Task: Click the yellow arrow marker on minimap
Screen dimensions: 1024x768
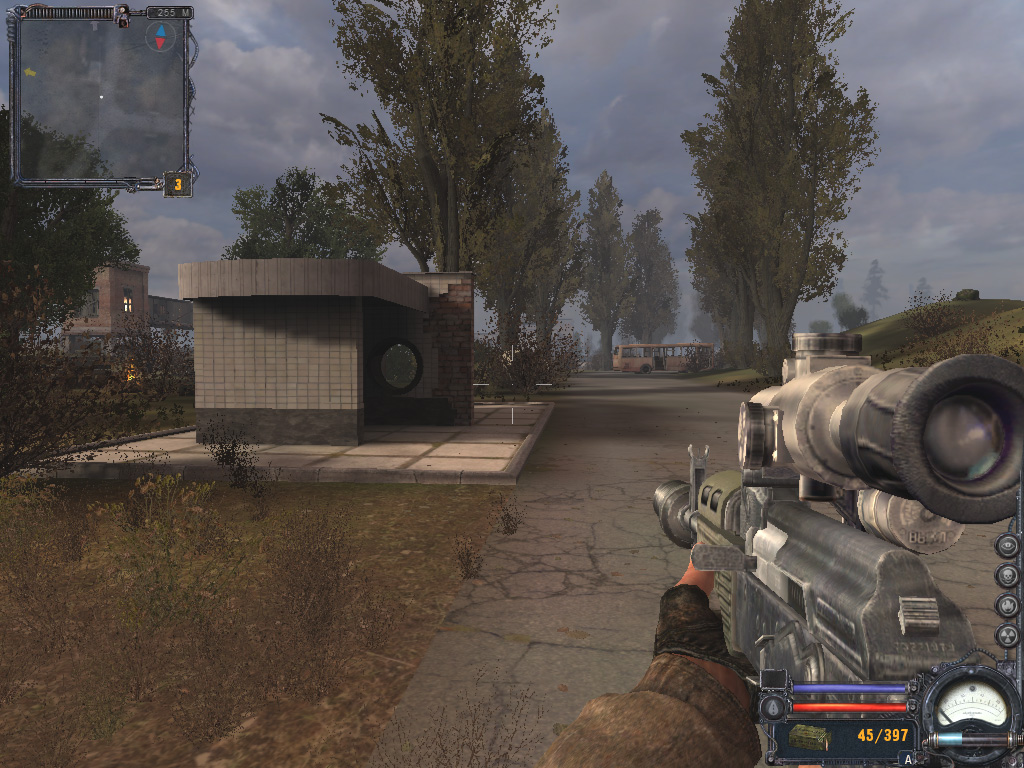Action: tap(30, 72)
